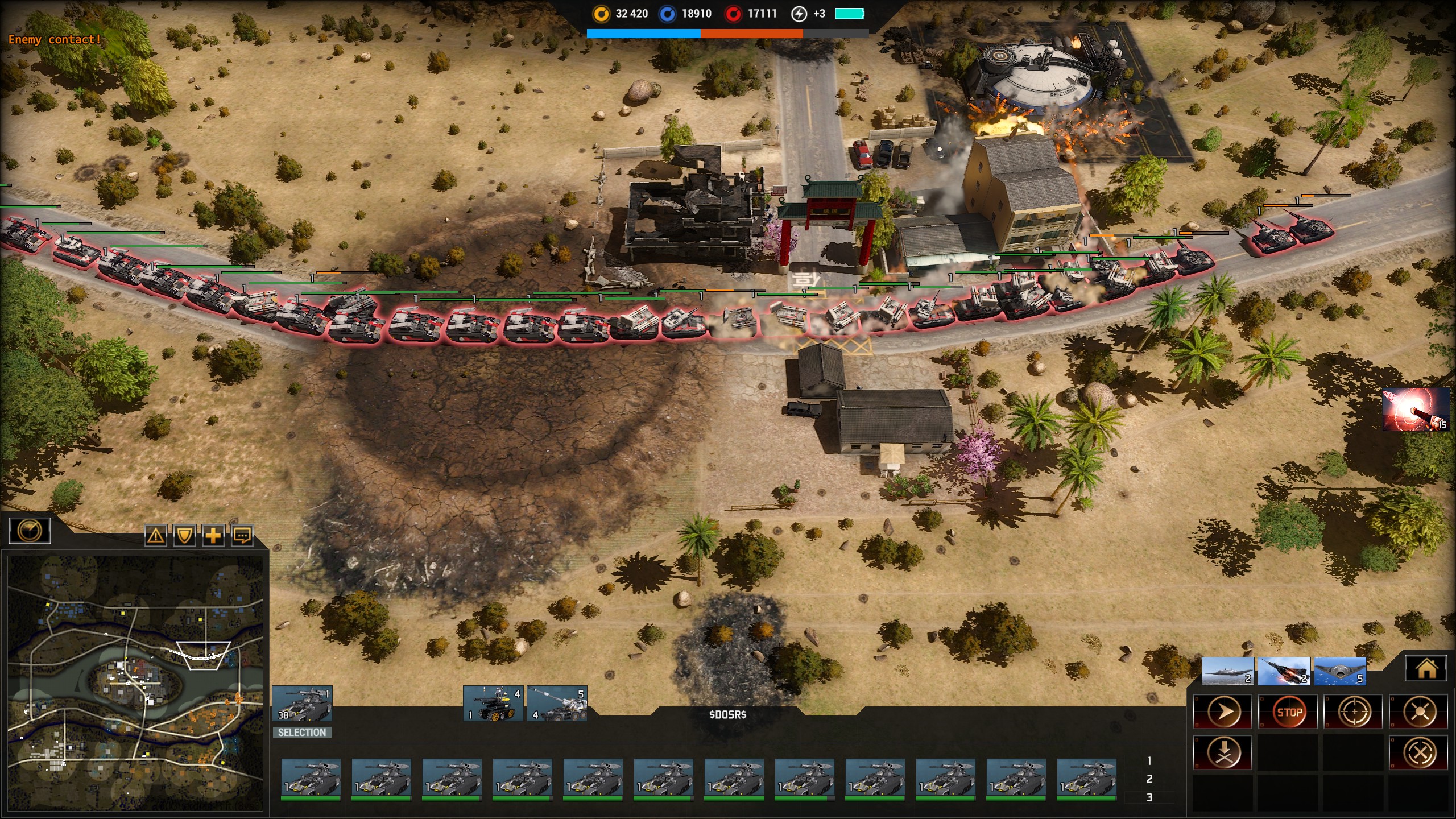Choose the down-arrow over cross command

click(x=1223, y=753)
